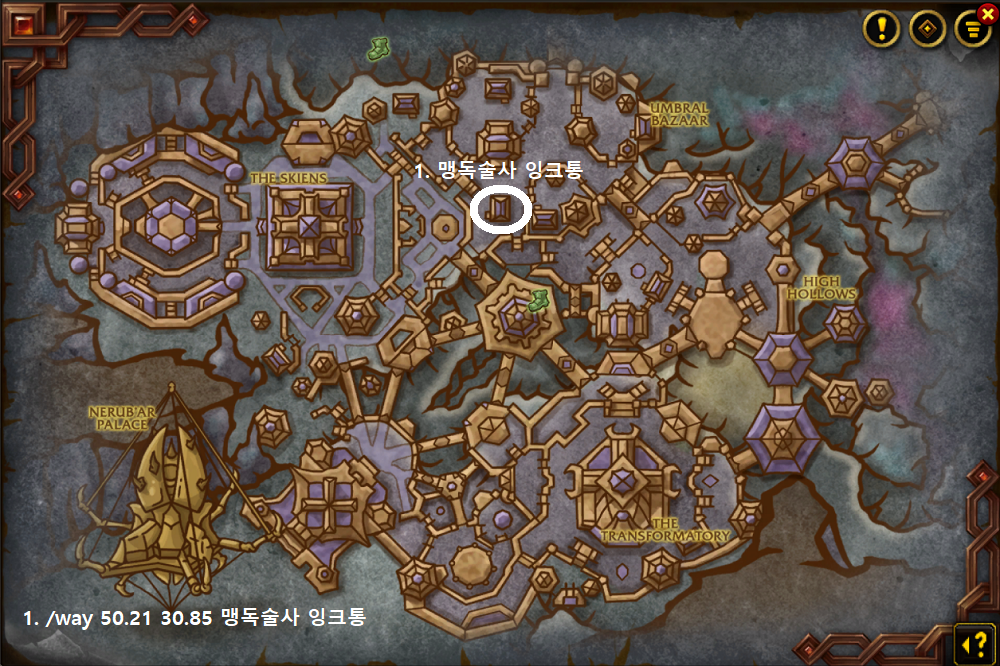Viewport: 1000px width, 666px height.
Task: Close the map with the red X
Action: [x=988, y=13]
